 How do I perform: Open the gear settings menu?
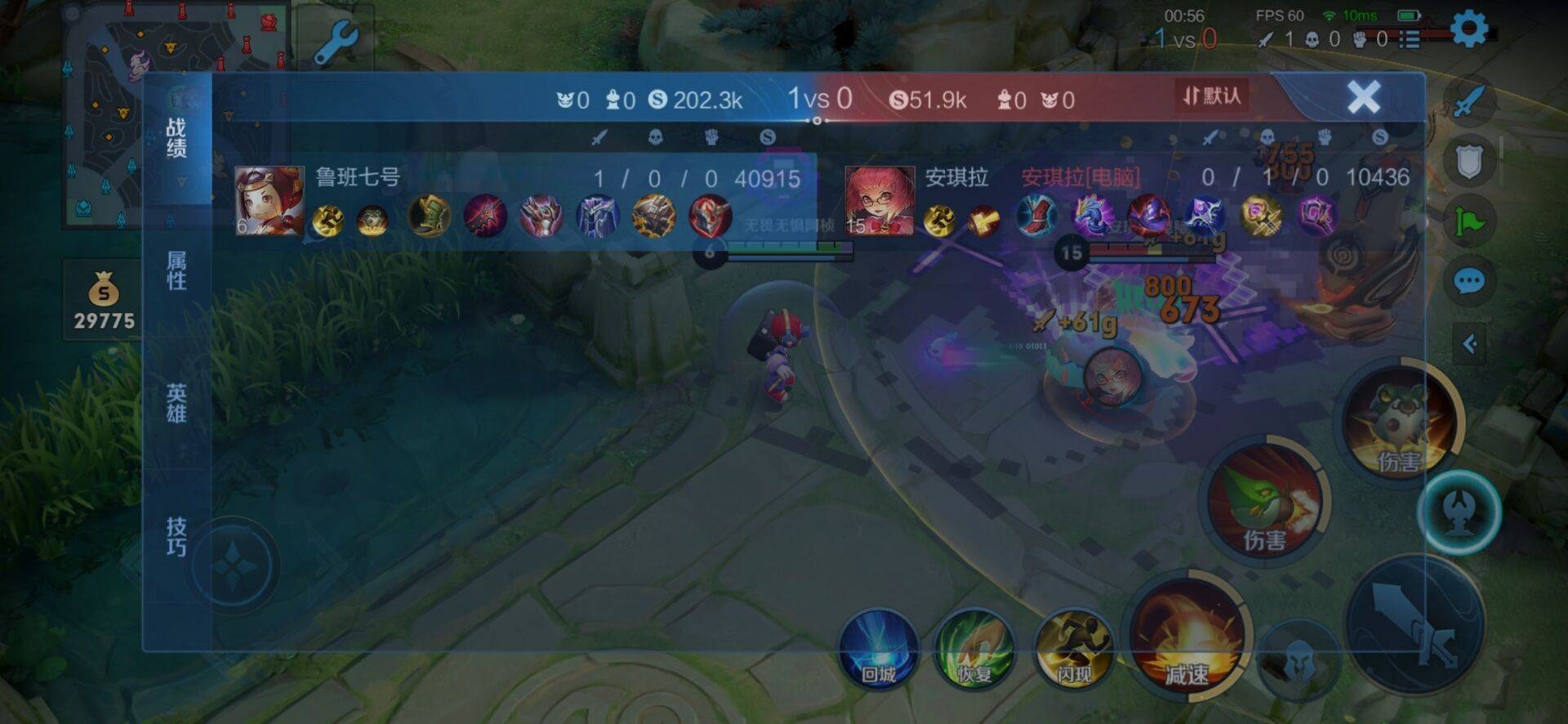coord(1468,29)
